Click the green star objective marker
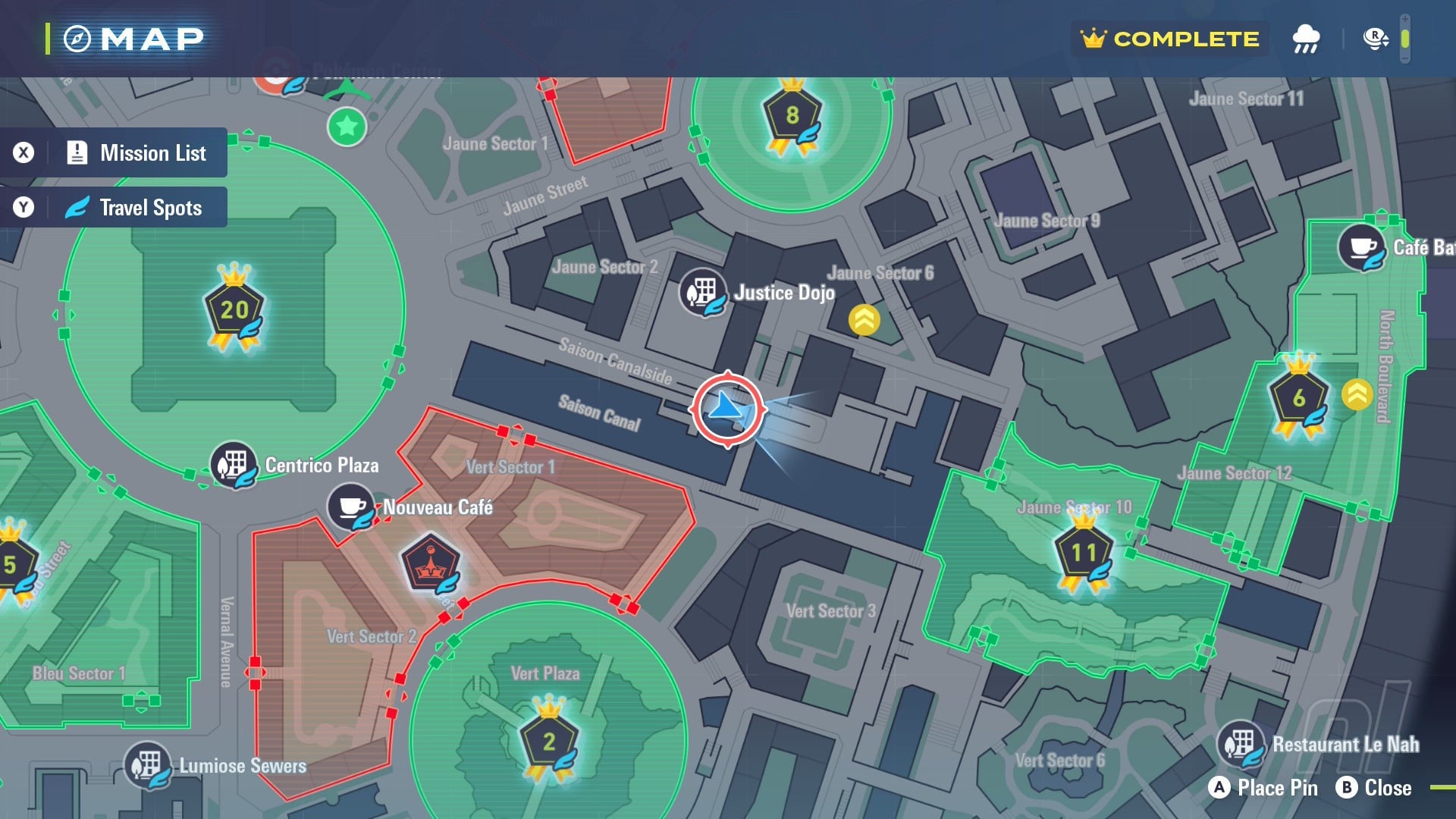 [347, 126]
